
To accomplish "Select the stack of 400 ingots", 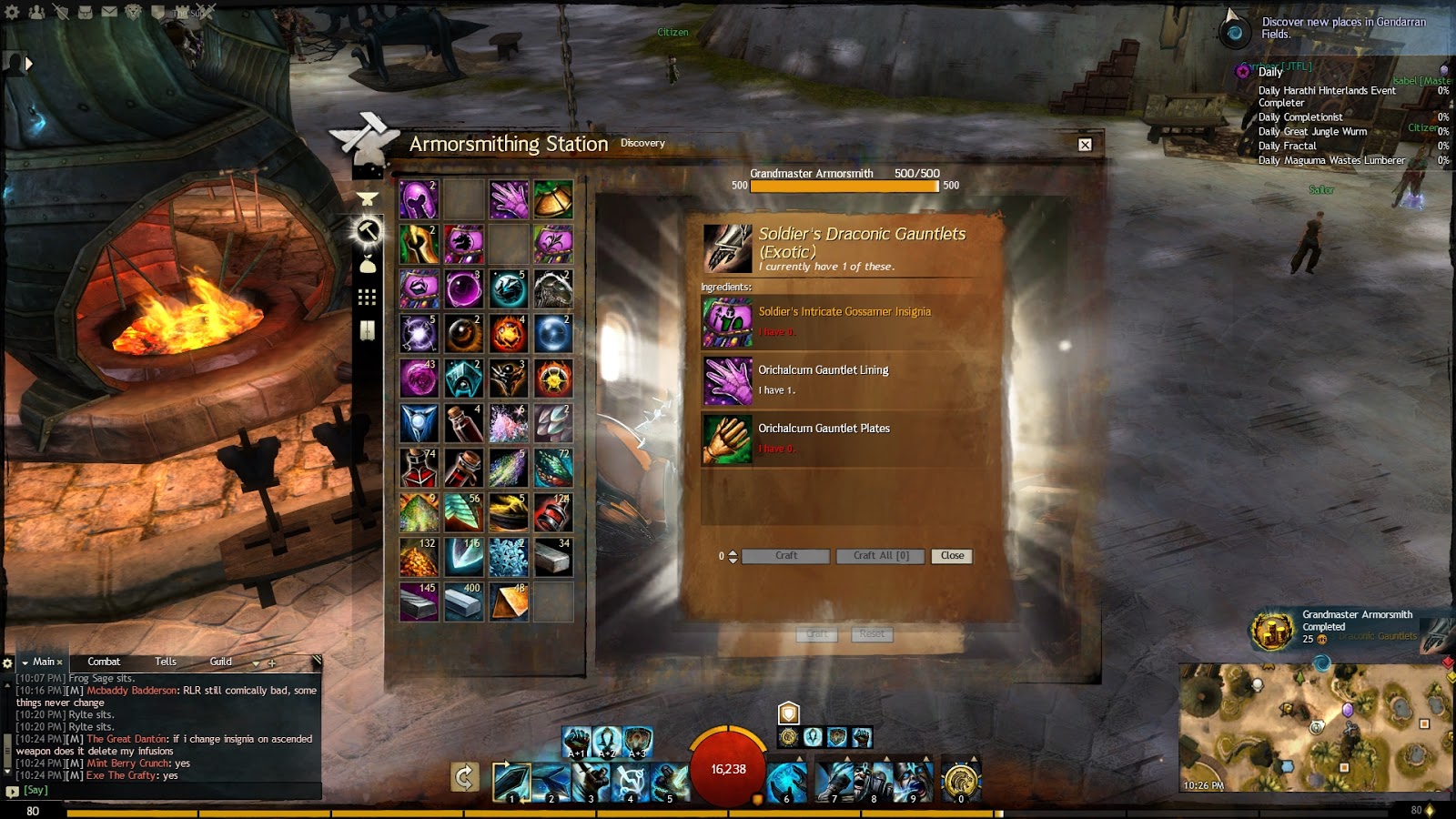I will tap(463, 602).
